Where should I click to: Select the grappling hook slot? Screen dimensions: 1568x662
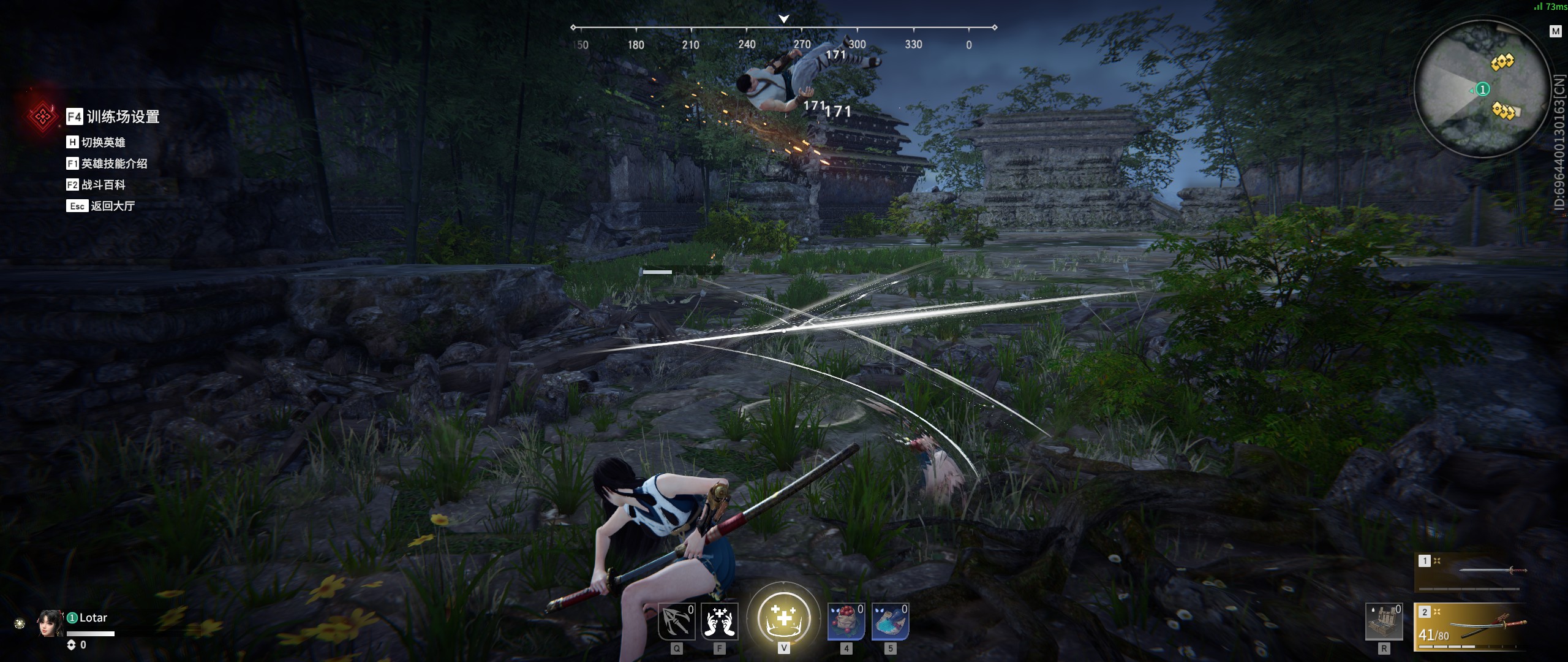(676, 621)
